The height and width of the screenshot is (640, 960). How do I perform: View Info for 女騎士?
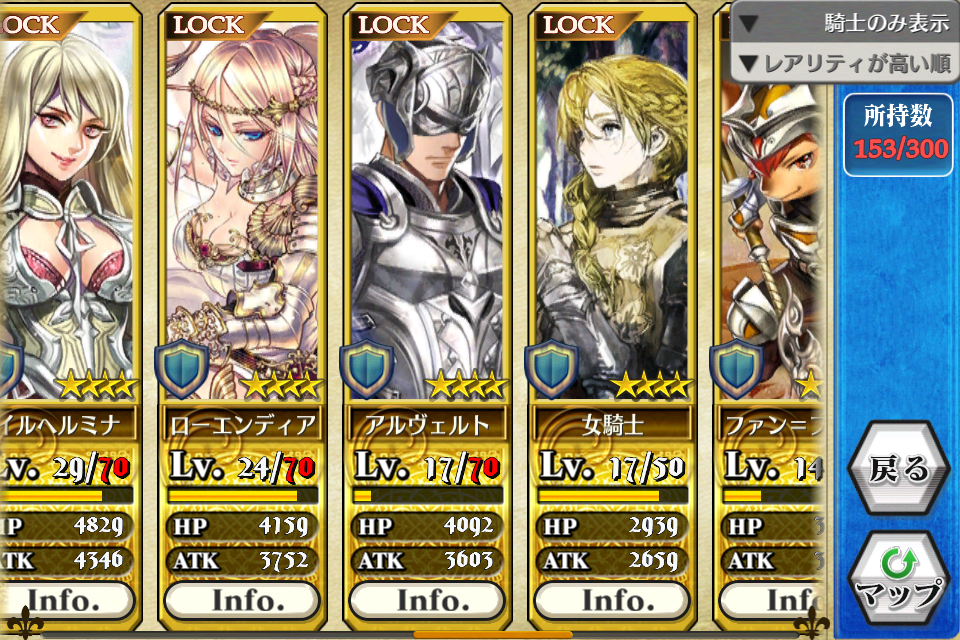point(611,599)
